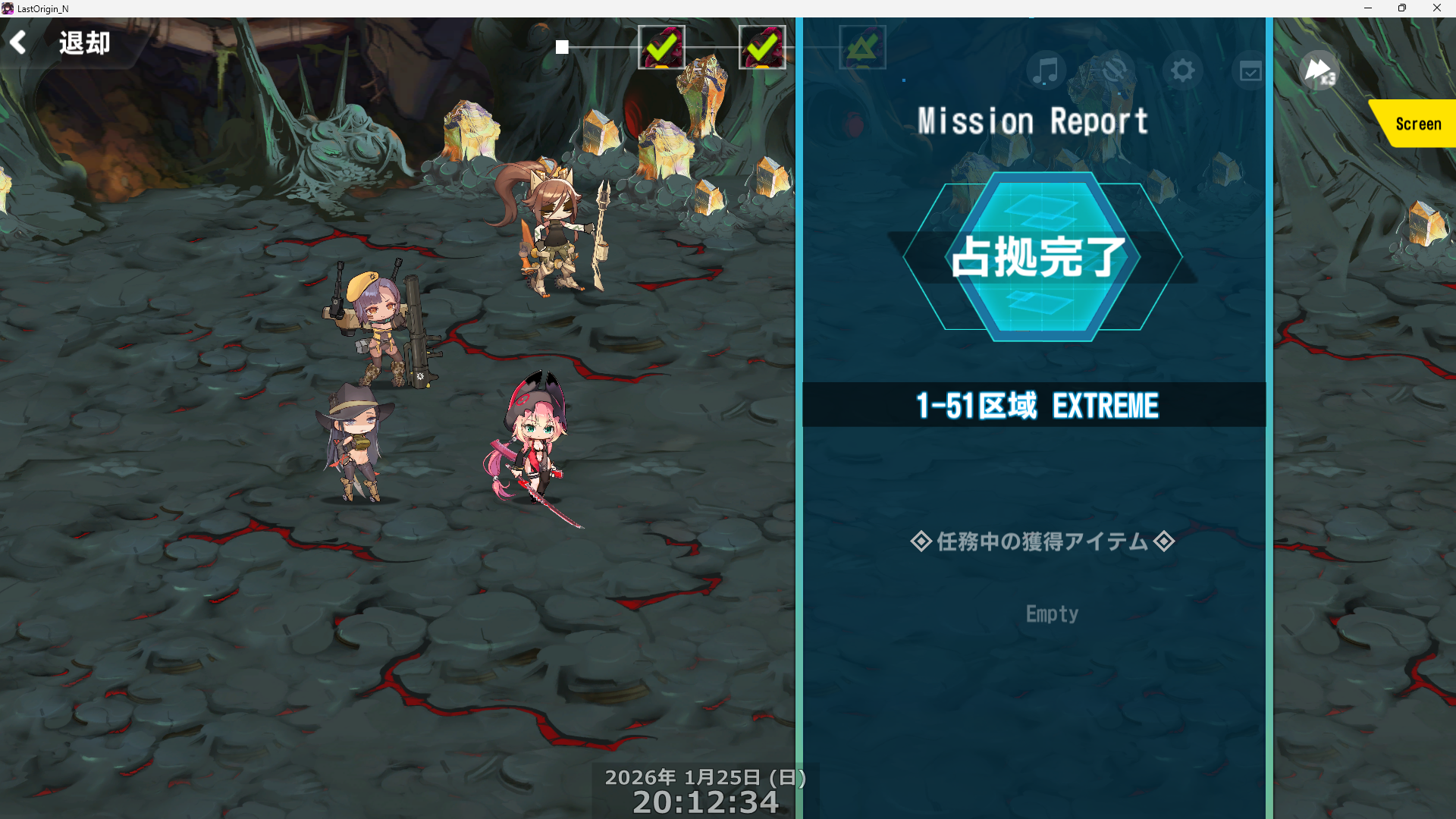Toggle the fast-forward speed icon
The image size is (1456, 819).
tap(1319, 71)
